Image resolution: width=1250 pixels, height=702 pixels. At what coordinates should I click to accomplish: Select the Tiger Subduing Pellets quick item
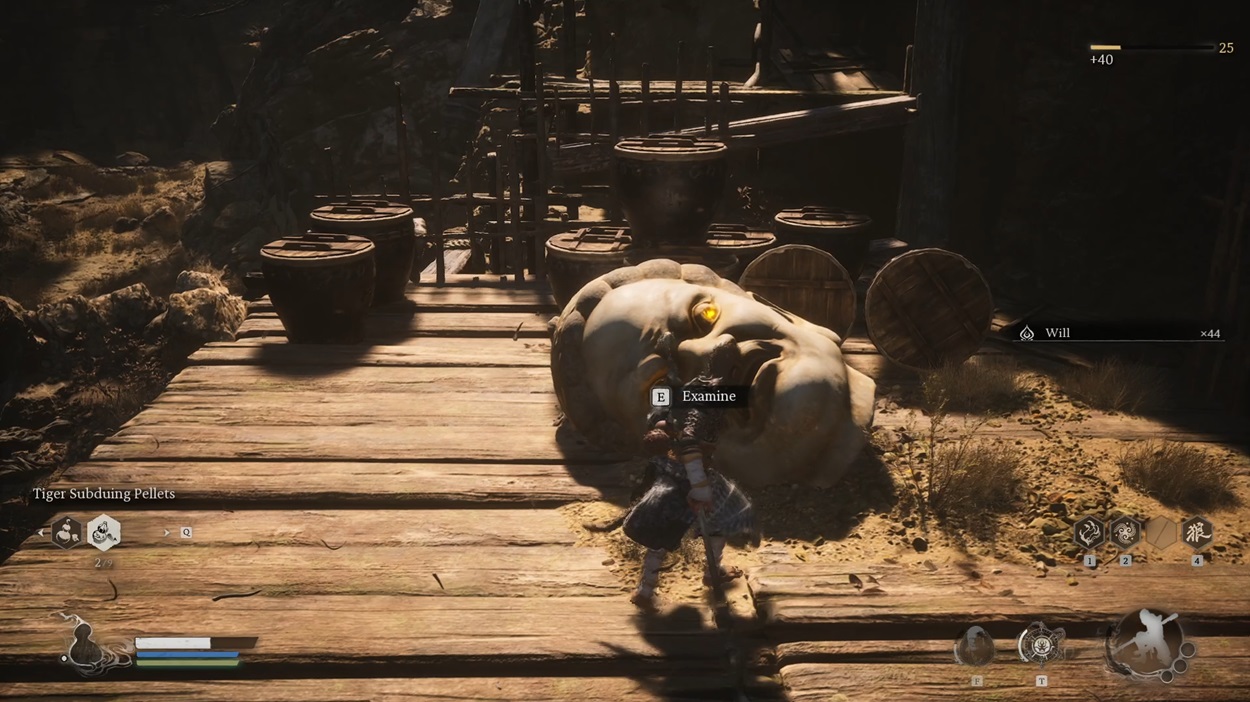(103, 533)
